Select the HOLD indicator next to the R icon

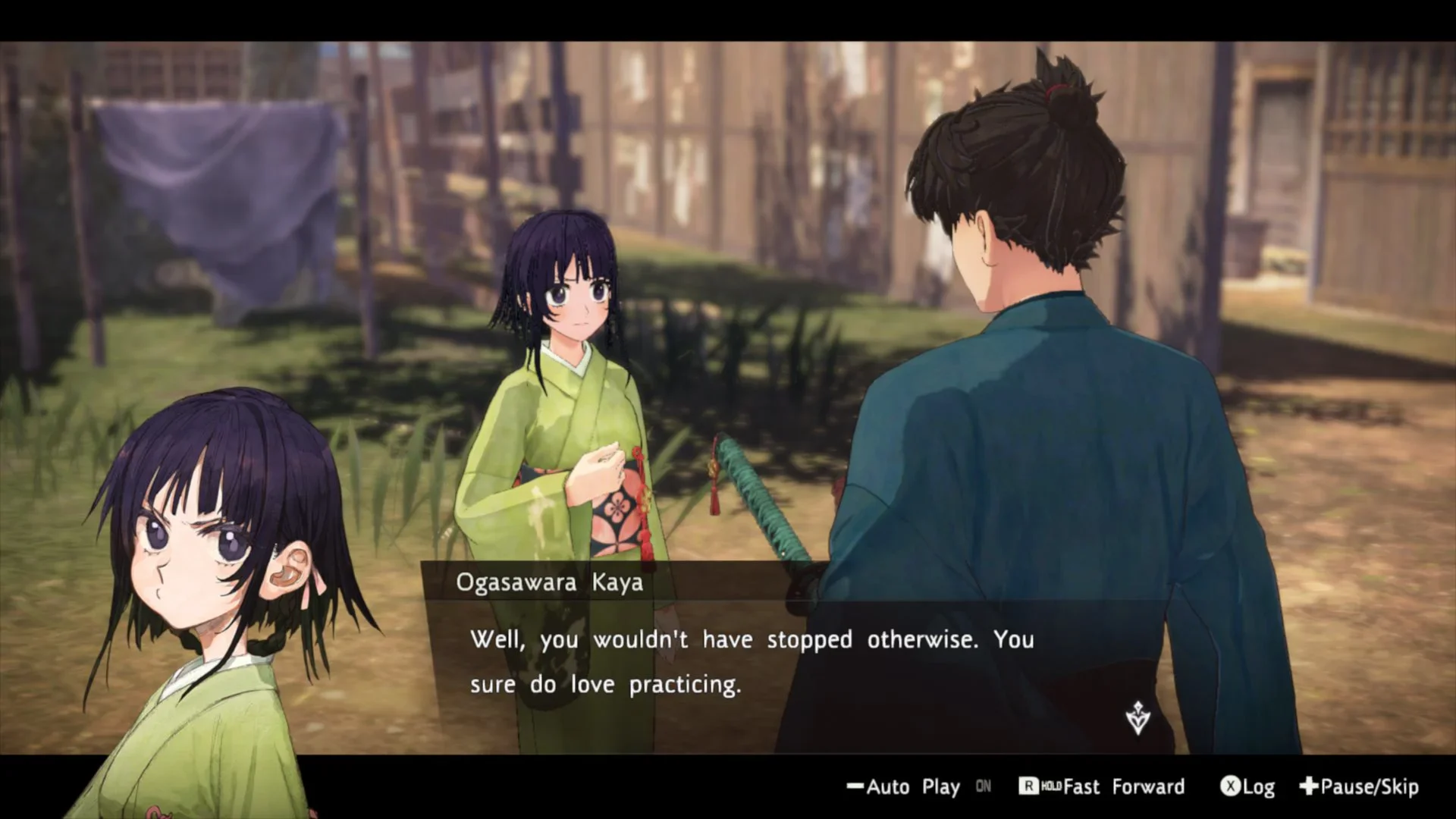(1053, 787)
